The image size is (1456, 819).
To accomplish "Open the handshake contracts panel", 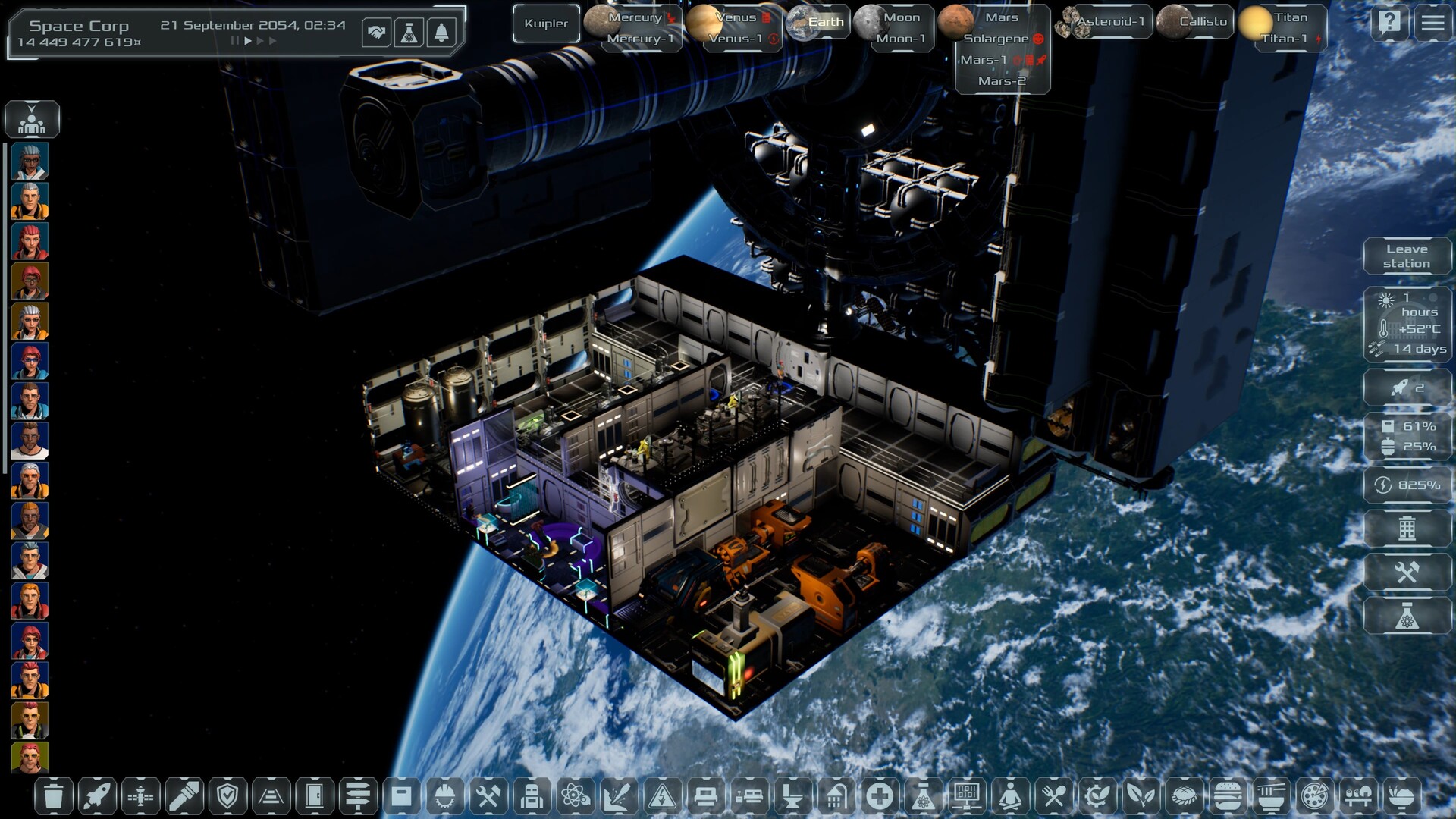I will point(376,33).
